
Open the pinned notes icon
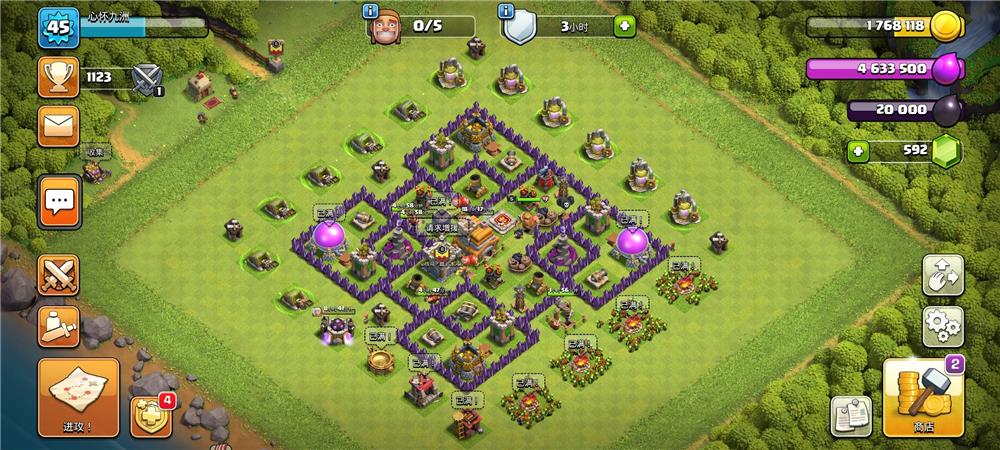pos(851,415)
